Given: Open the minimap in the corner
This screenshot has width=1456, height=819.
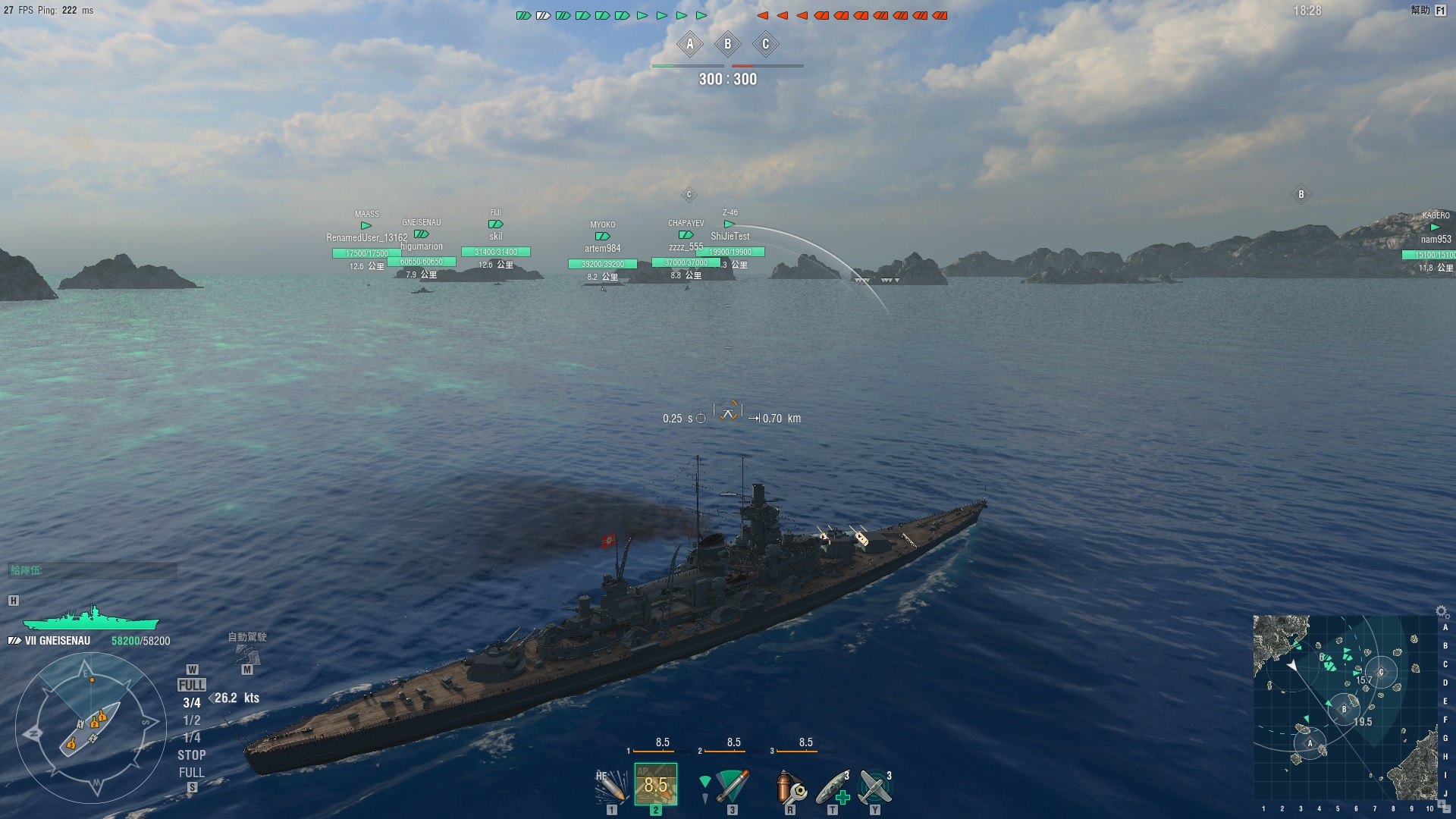Looking at the screenshot, I should tap(1345, 707).
